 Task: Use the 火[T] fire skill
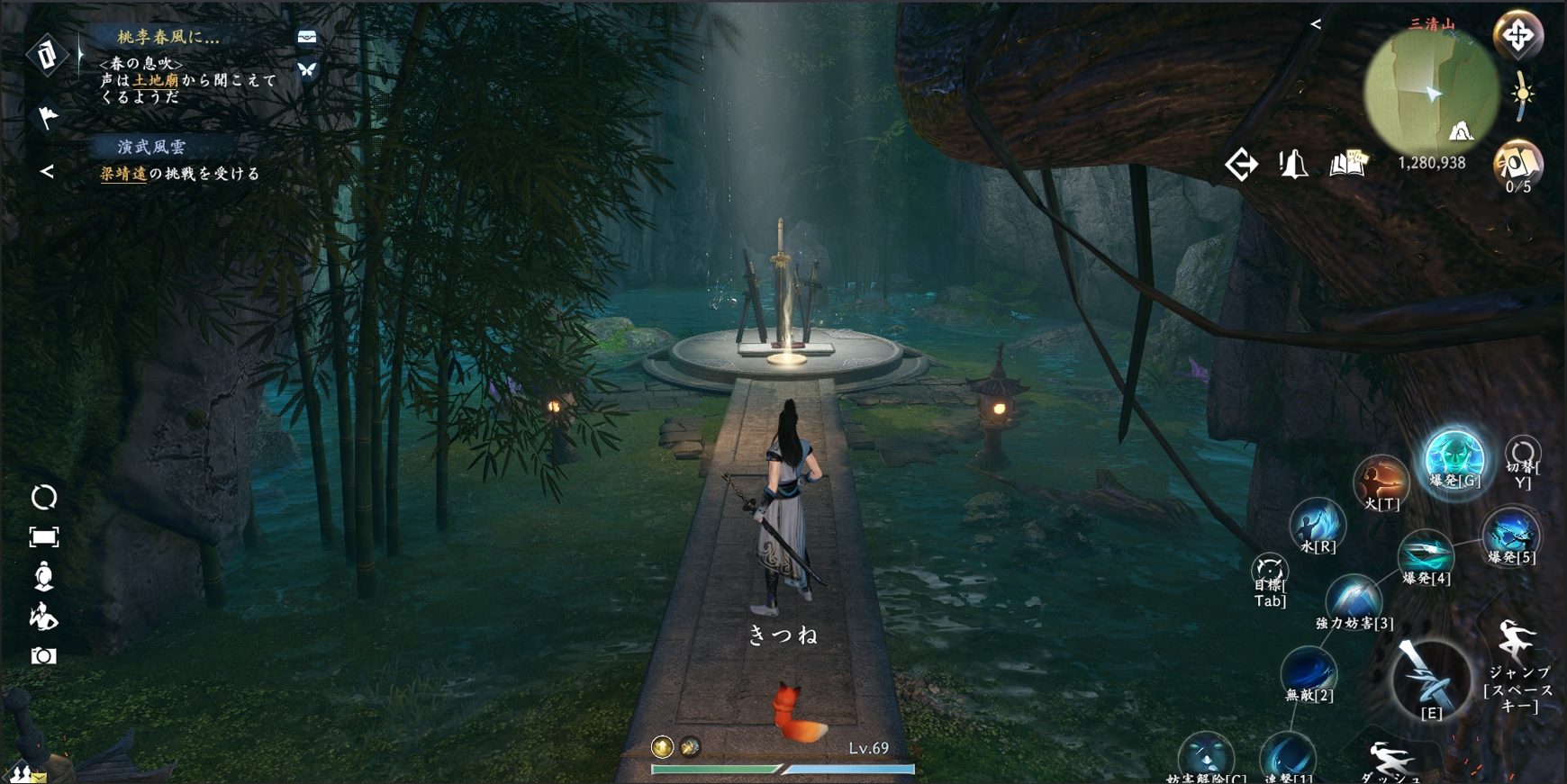(1381, 480)
